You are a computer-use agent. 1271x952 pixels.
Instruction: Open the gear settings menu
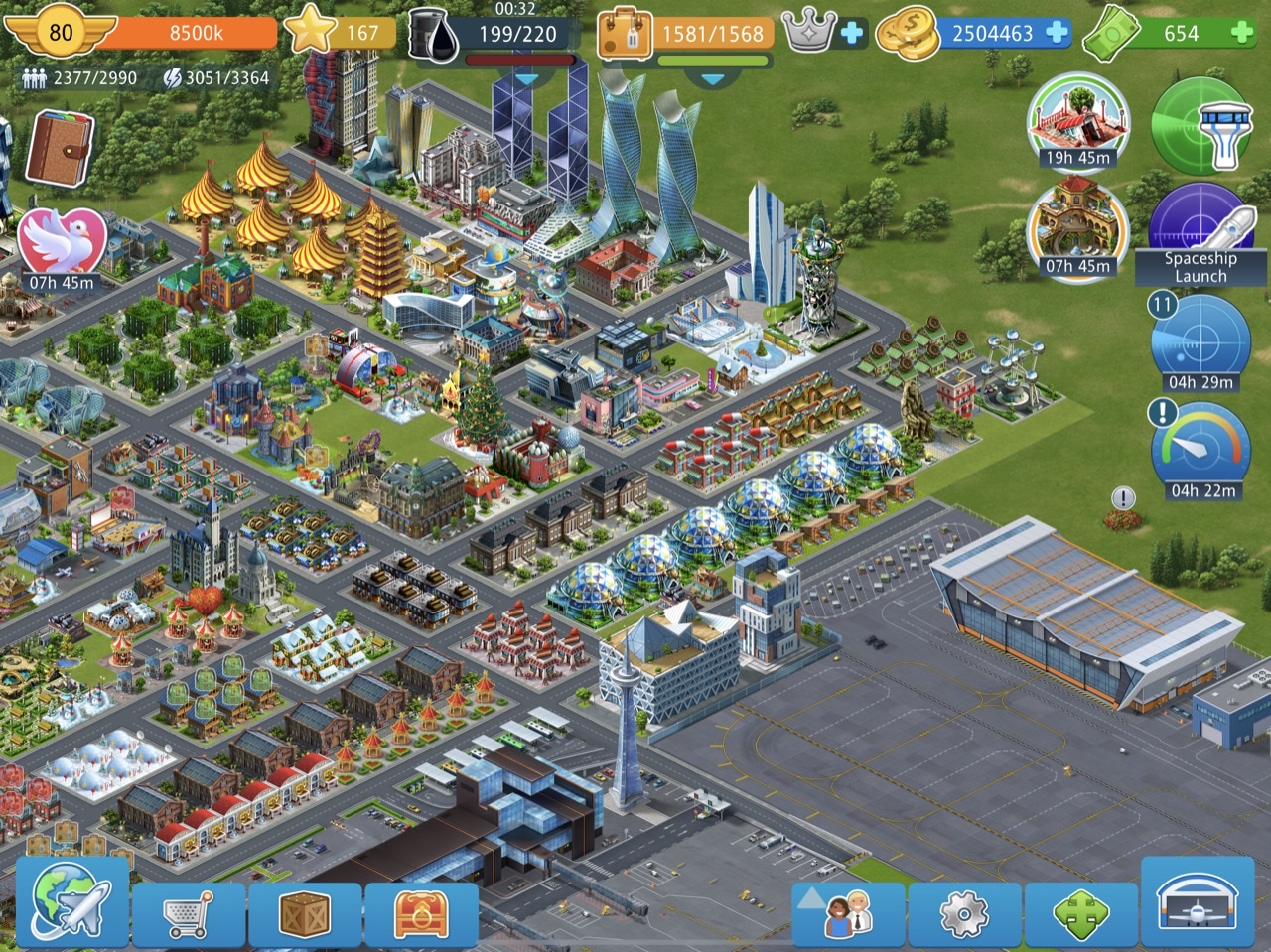(964, 911)
